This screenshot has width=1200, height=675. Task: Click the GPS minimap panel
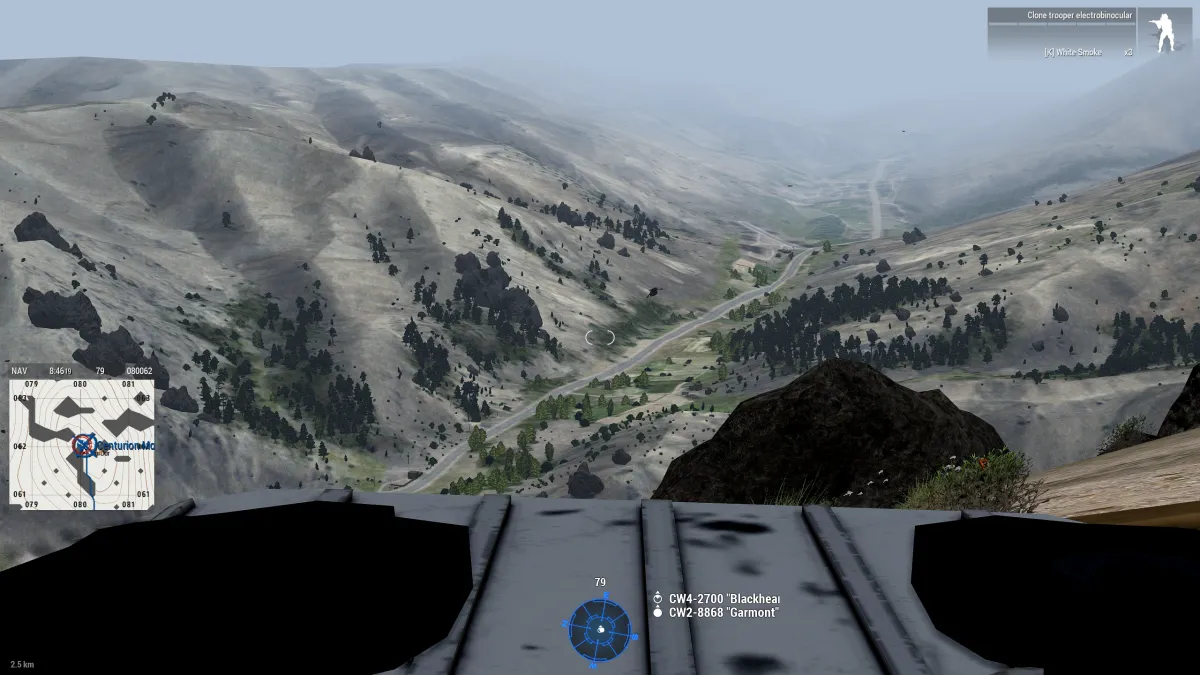[x=82, y=438]
